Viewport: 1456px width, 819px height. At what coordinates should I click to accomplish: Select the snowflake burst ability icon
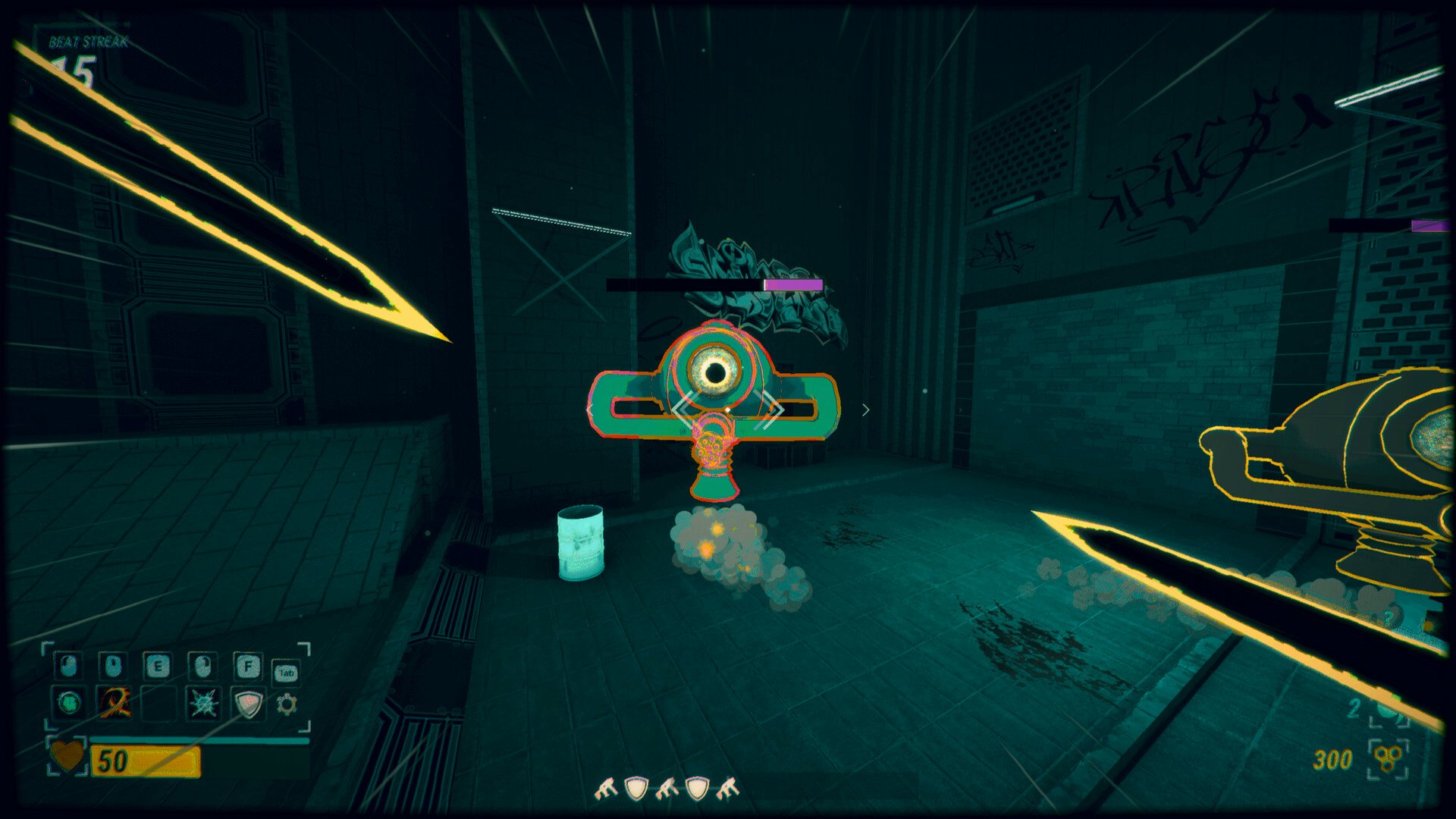[203, 704]
